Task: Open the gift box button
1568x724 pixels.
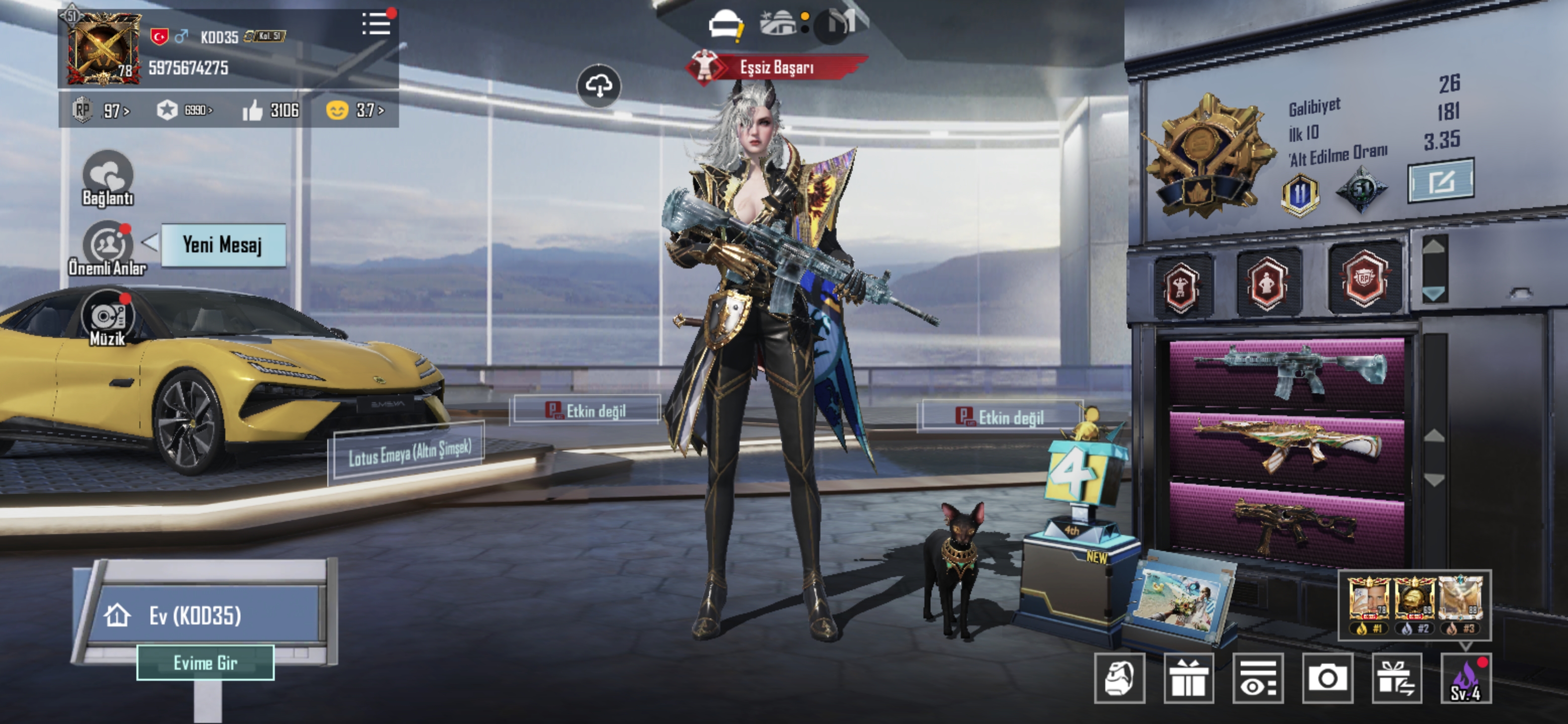Action: coord(1188,678)
